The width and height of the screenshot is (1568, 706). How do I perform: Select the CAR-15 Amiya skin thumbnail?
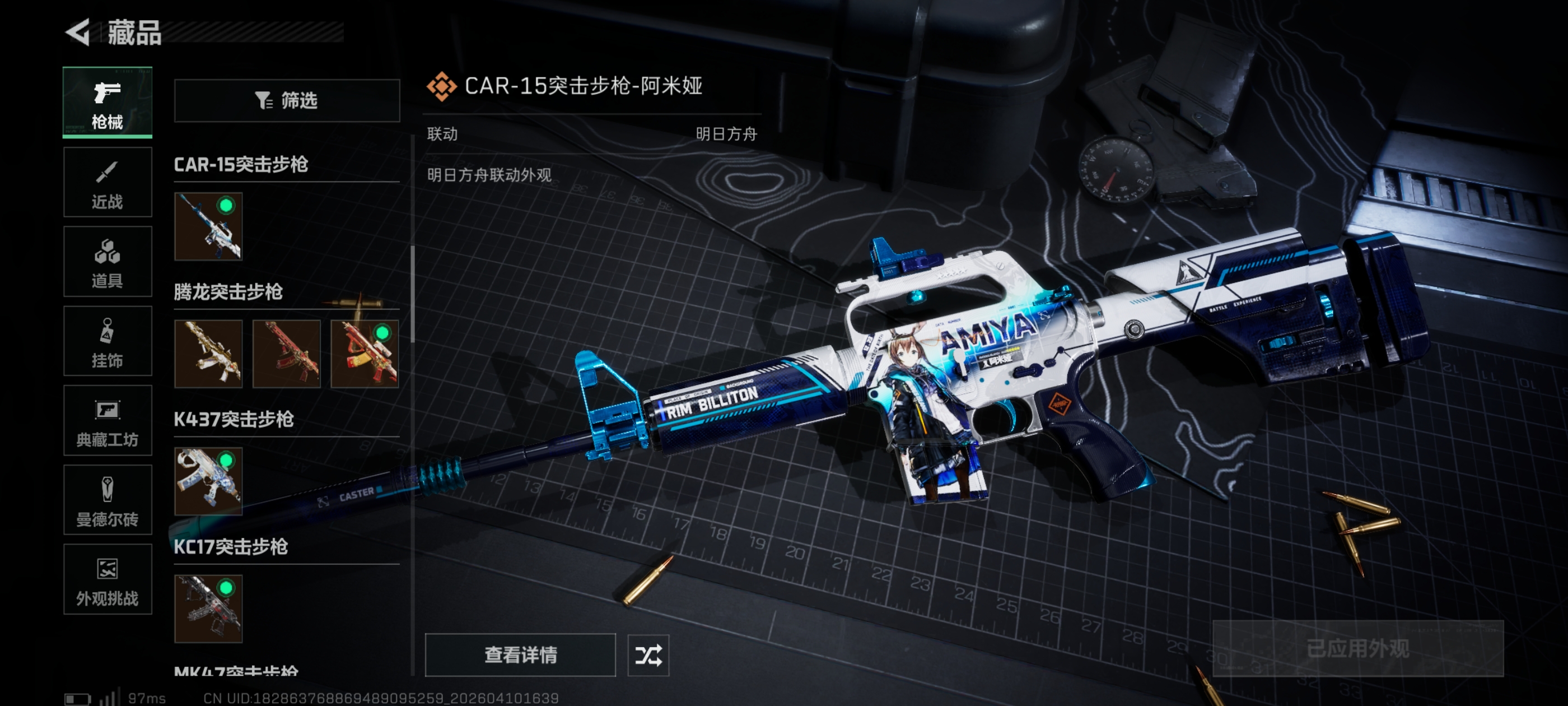tap(208, 226)
